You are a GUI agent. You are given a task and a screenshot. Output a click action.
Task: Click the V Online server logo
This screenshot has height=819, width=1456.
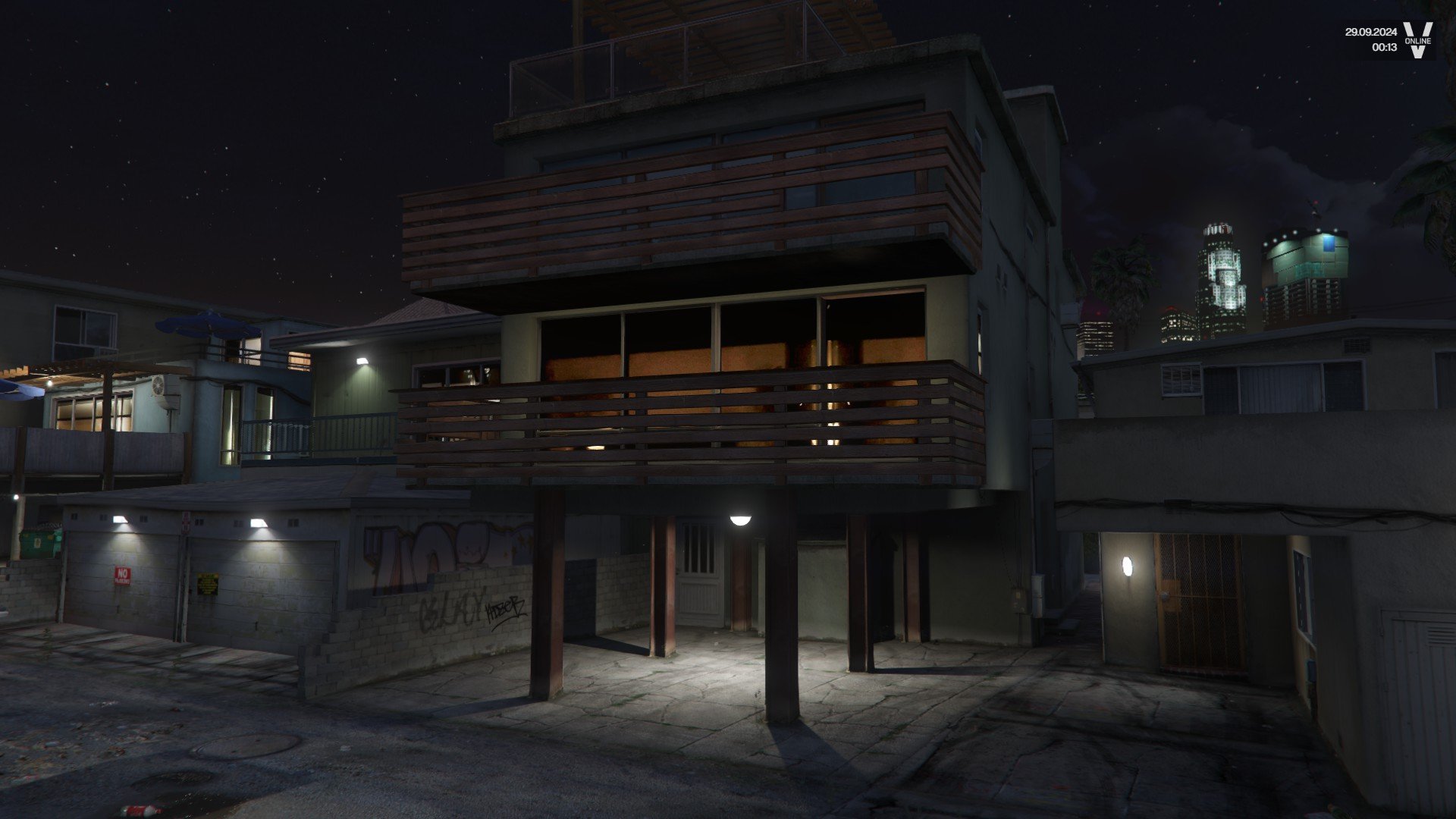pyautogui.click(x=1417, y=39)
